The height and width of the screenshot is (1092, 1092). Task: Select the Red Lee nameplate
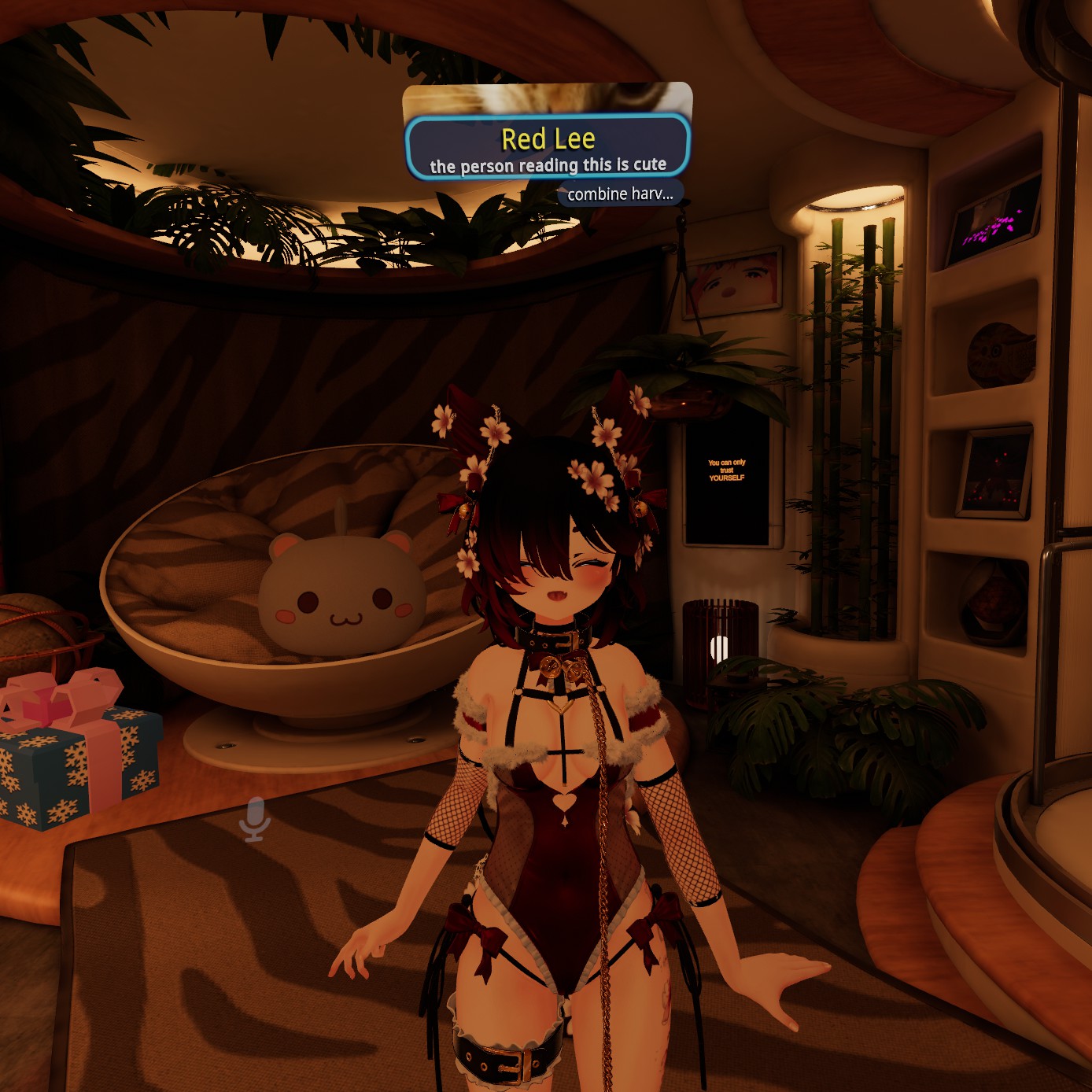tap(548, 147)
